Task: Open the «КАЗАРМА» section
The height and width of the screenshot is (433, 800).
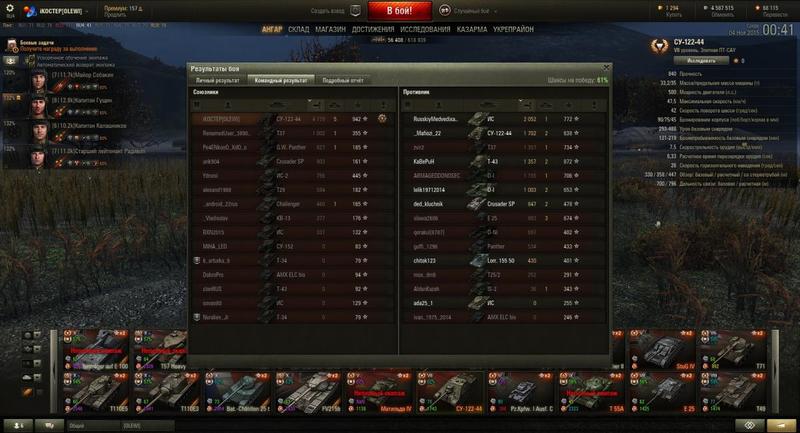Action: click(x=471, y=30)
